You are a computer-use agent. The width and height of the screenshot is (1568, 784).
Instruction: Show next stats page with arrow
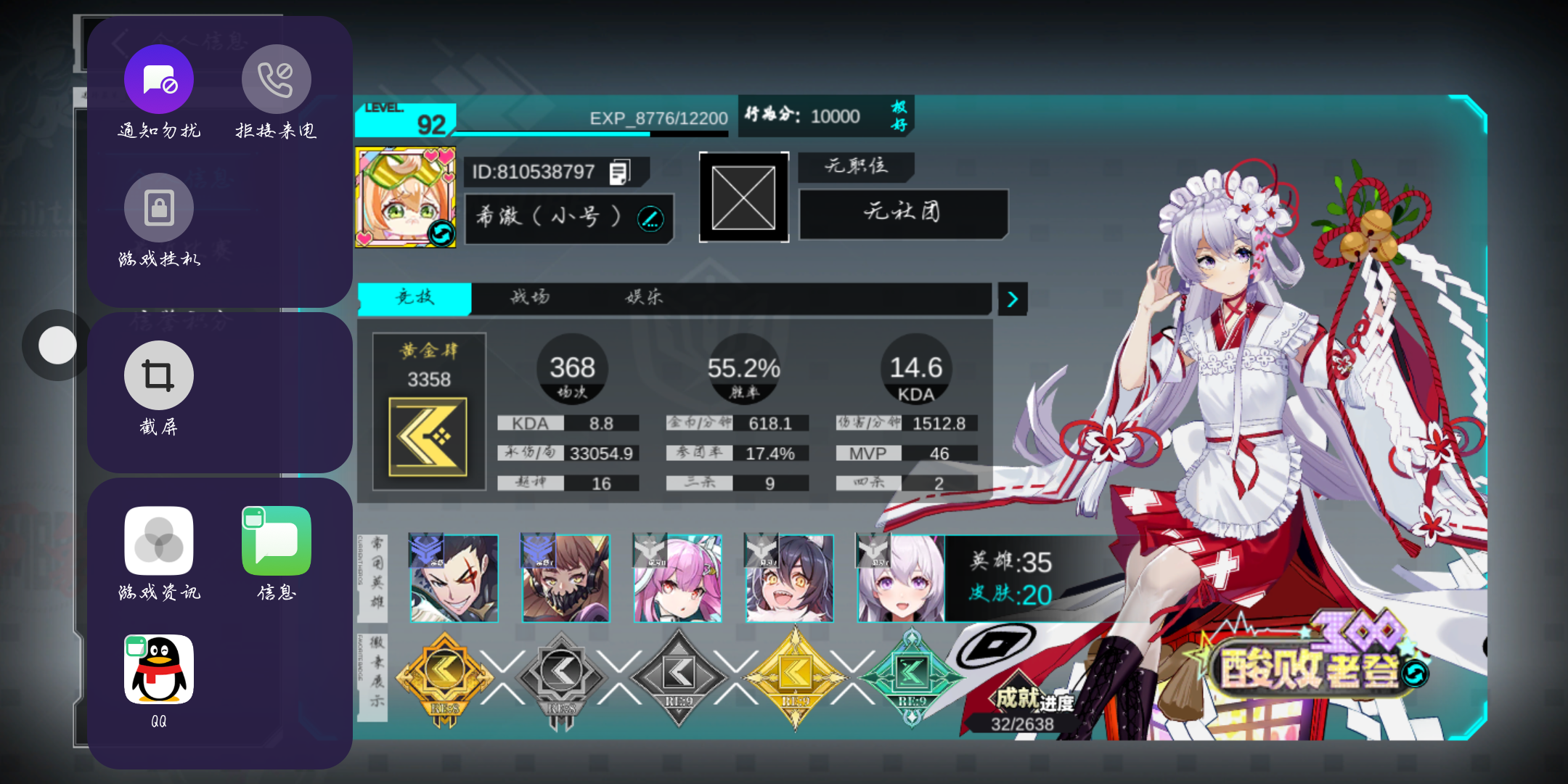click(x=1013, y=299)
